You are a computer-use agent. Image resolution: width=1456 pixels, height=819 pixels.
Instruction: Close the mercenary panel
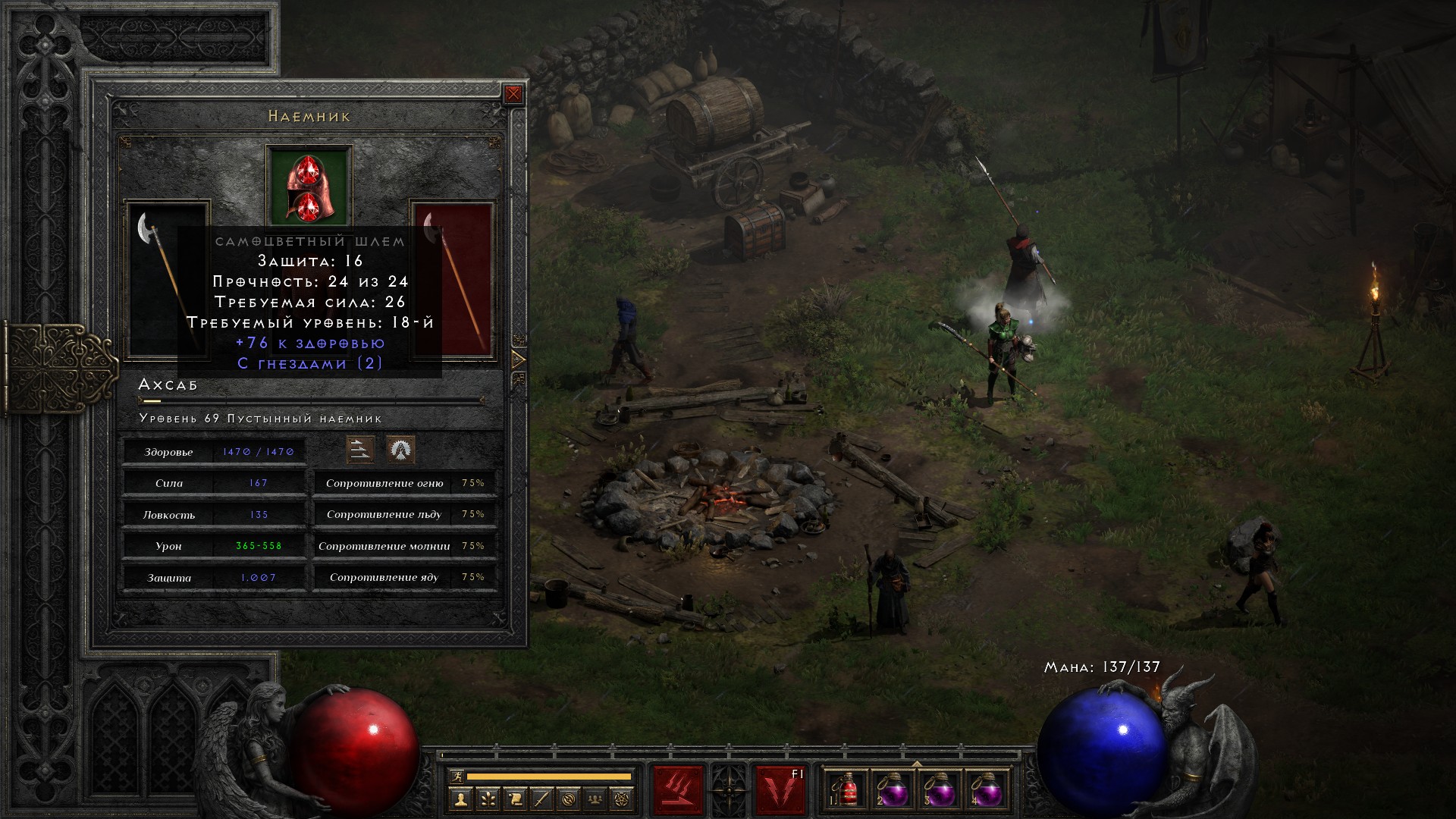tap(513, 94)
